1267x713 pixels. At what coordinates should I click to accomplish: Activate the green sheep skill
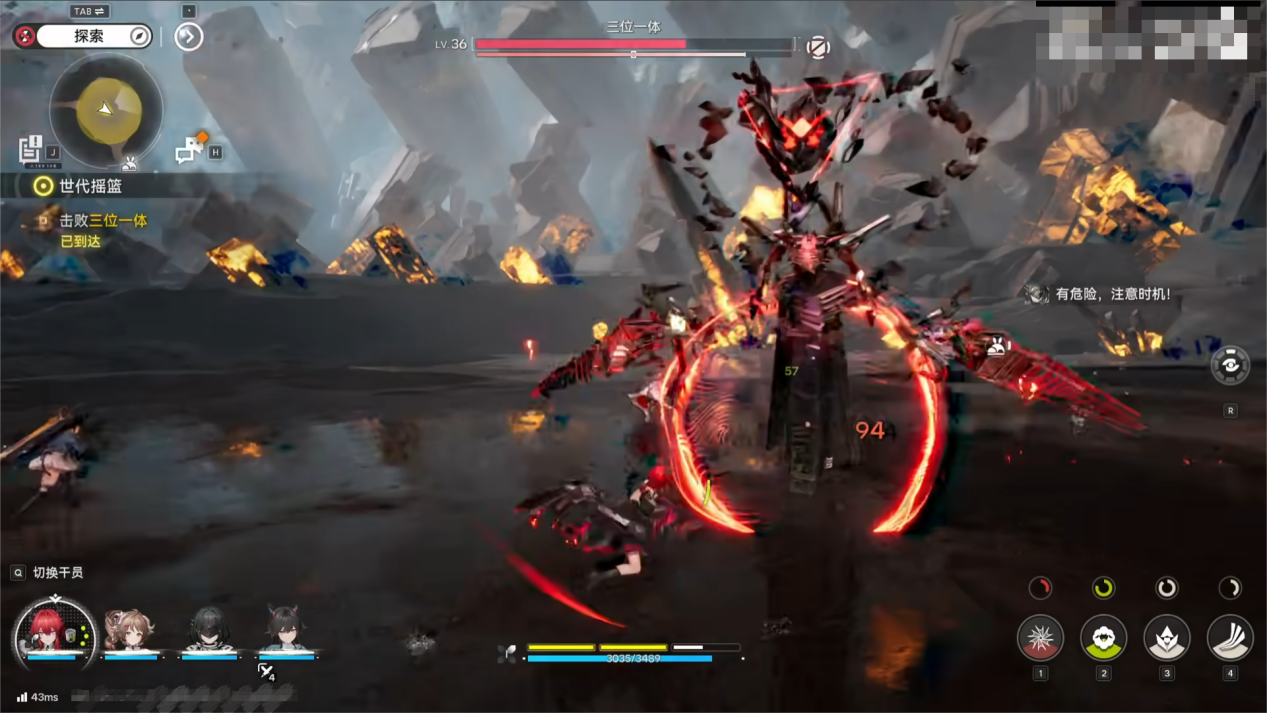point(1103,637)
